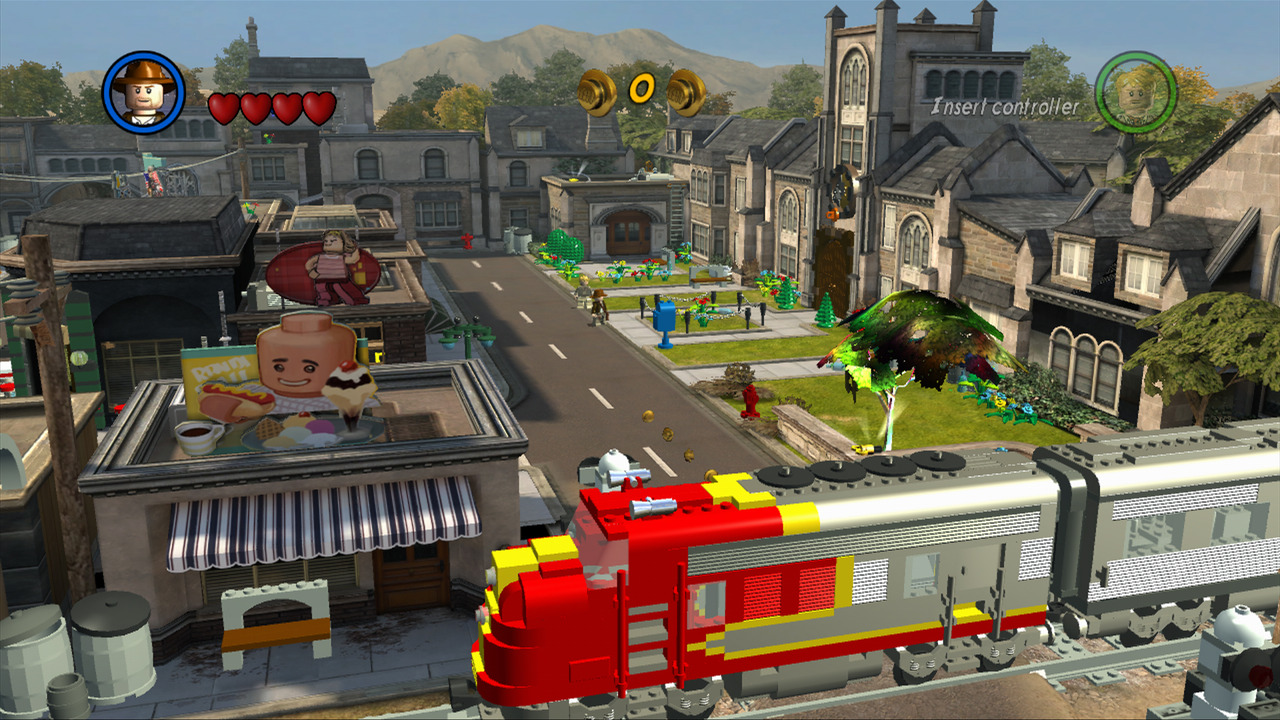Open the brown door of the diner
Screen dimensions: 1280x720
(x=410, y=580)
